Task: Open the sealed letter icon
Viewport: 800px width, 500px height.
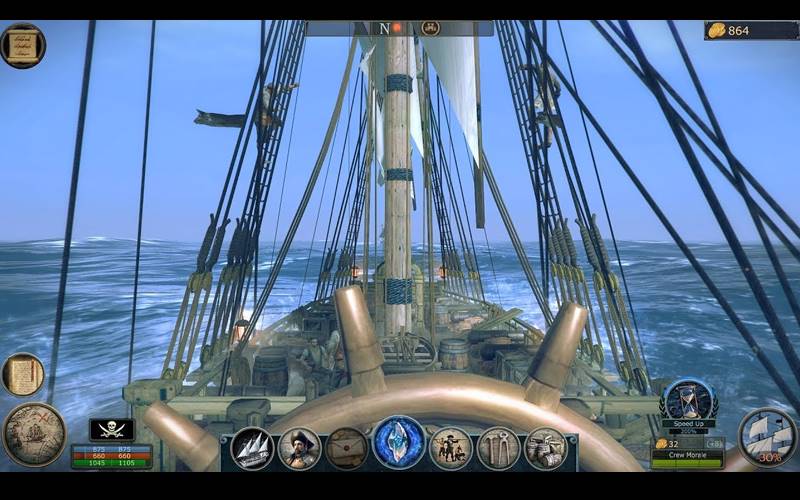Action: click(x=347, y=448)
